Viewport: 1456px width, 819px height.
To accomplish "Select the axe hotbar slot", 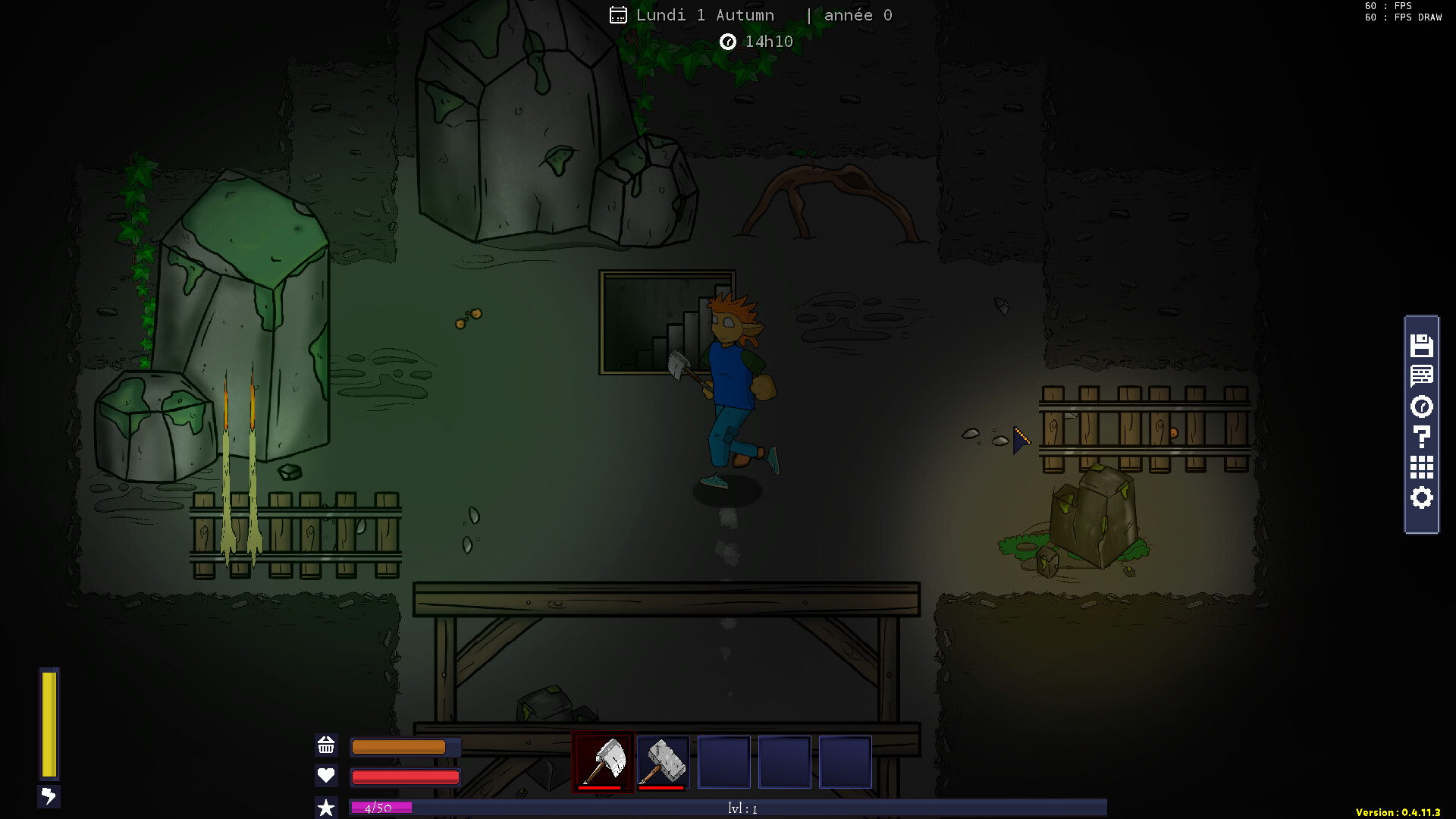I will 603,761.
